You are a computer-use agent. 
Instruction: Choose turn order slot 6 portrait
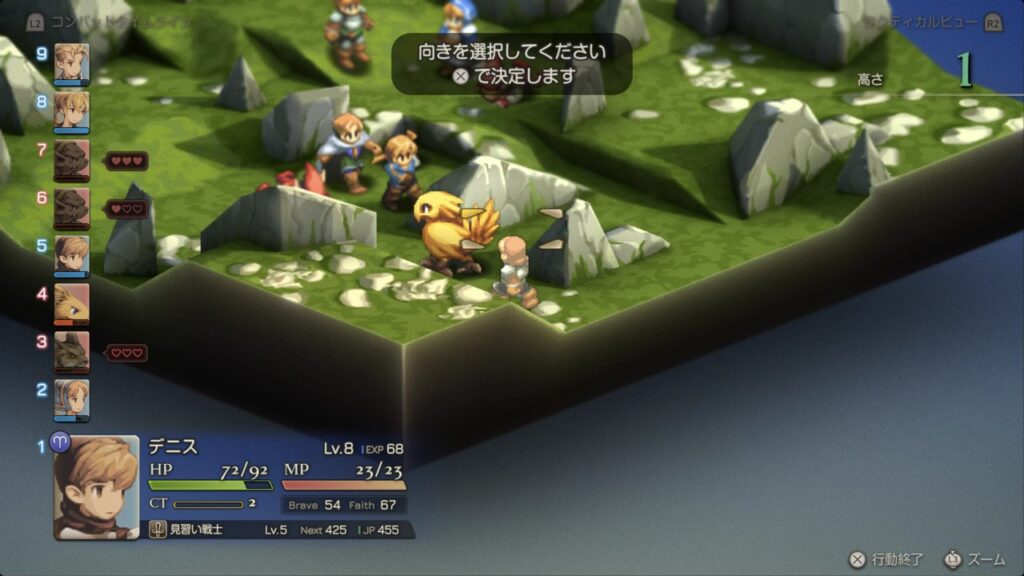pyautogui.click(x=71, y=207)
